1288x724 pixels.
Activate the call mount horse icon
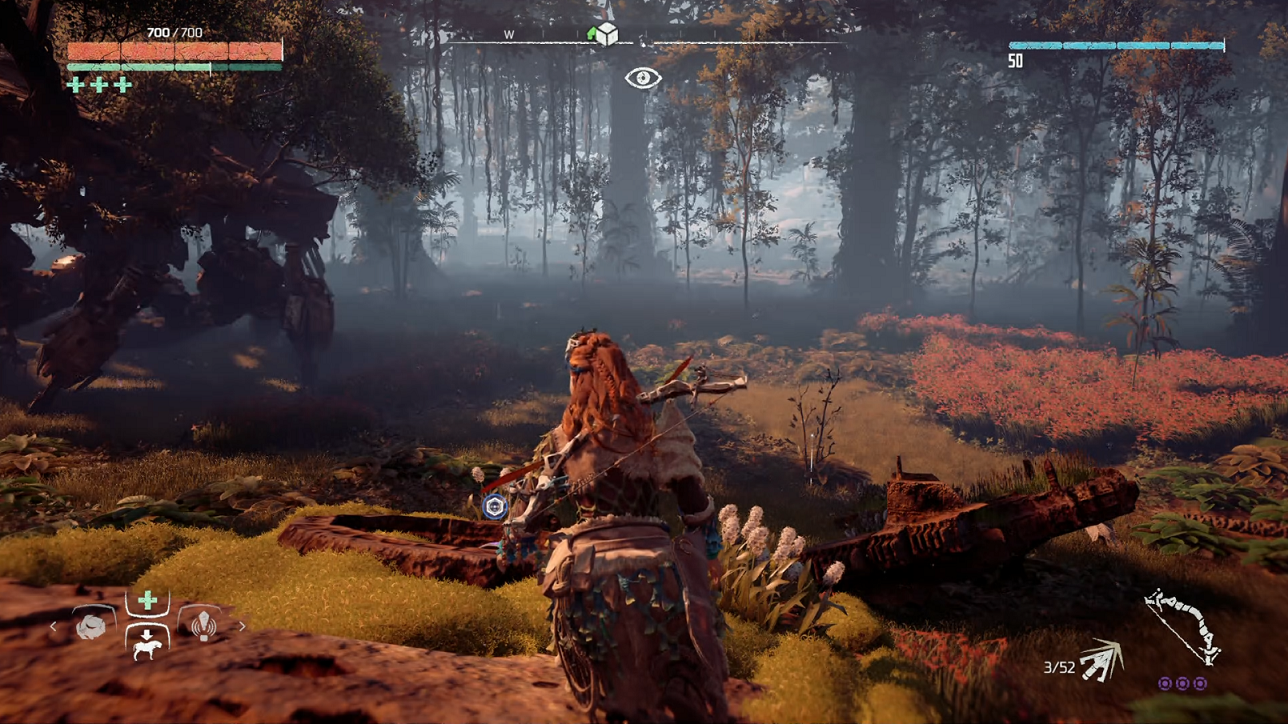click(147, 641)
